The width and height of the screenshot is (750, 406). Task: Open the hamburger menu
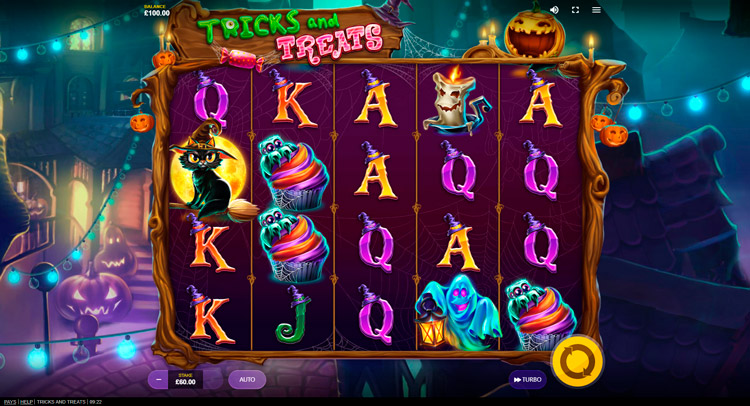(596, 10)
